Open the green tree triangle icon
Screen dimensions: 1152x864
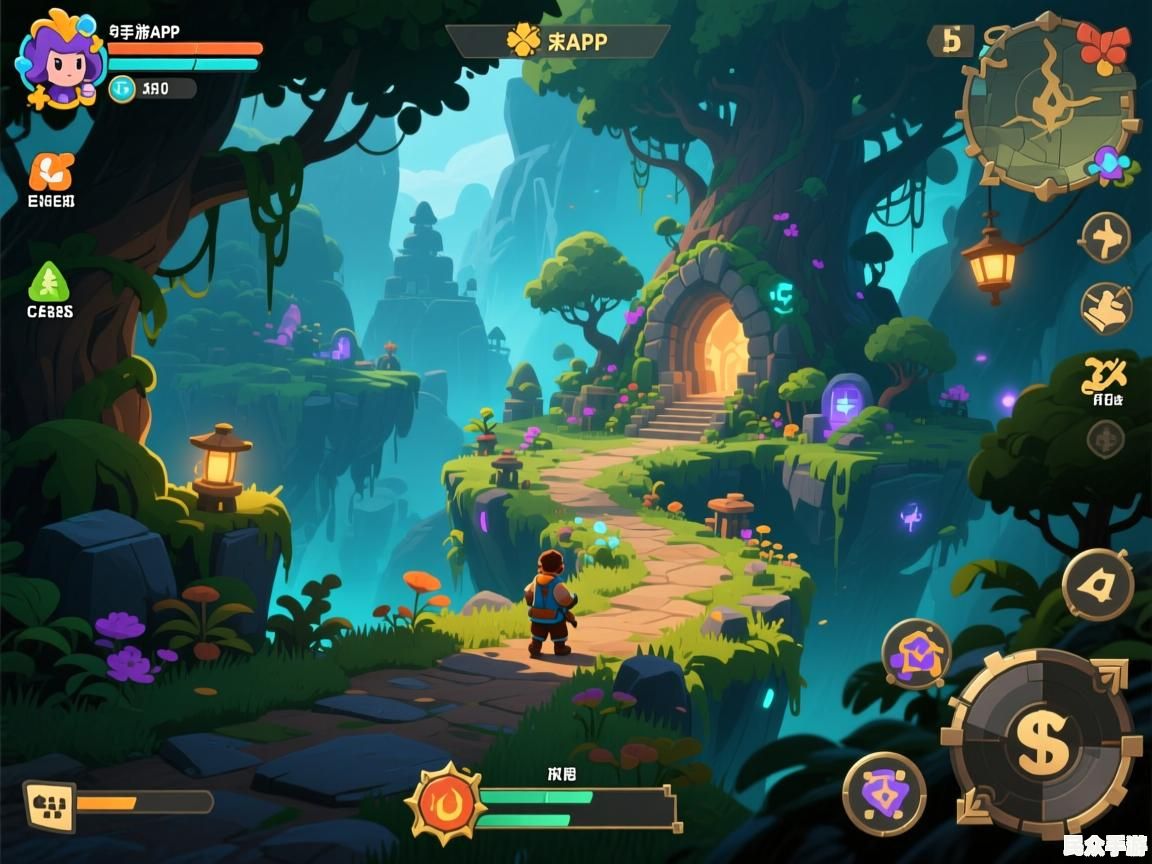point(49,282)
